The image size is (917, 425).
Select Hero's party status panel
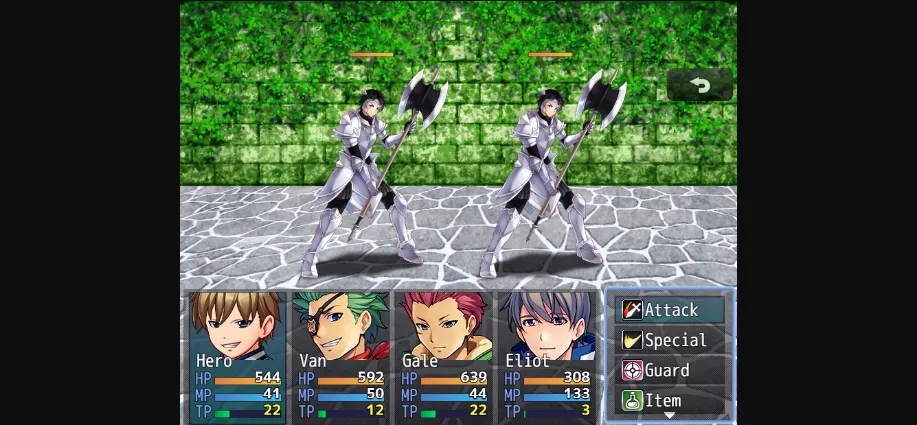[x=236, y=355]
